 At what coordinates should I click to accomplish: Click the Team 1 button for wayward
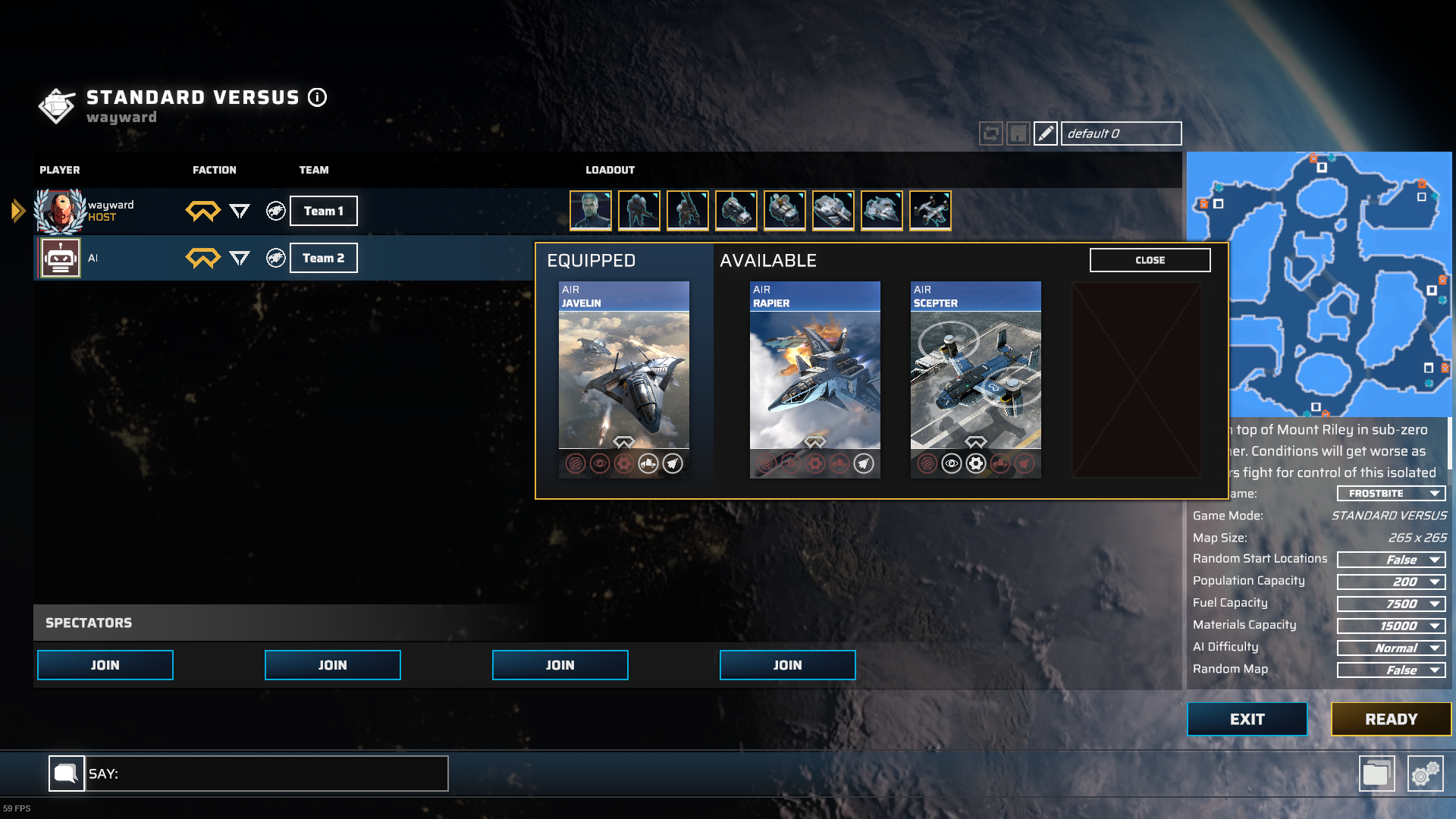click(323, 211)
